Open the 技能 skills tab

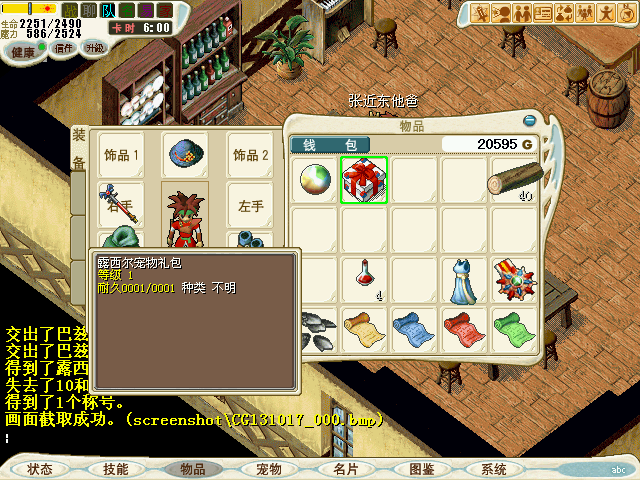115,468
